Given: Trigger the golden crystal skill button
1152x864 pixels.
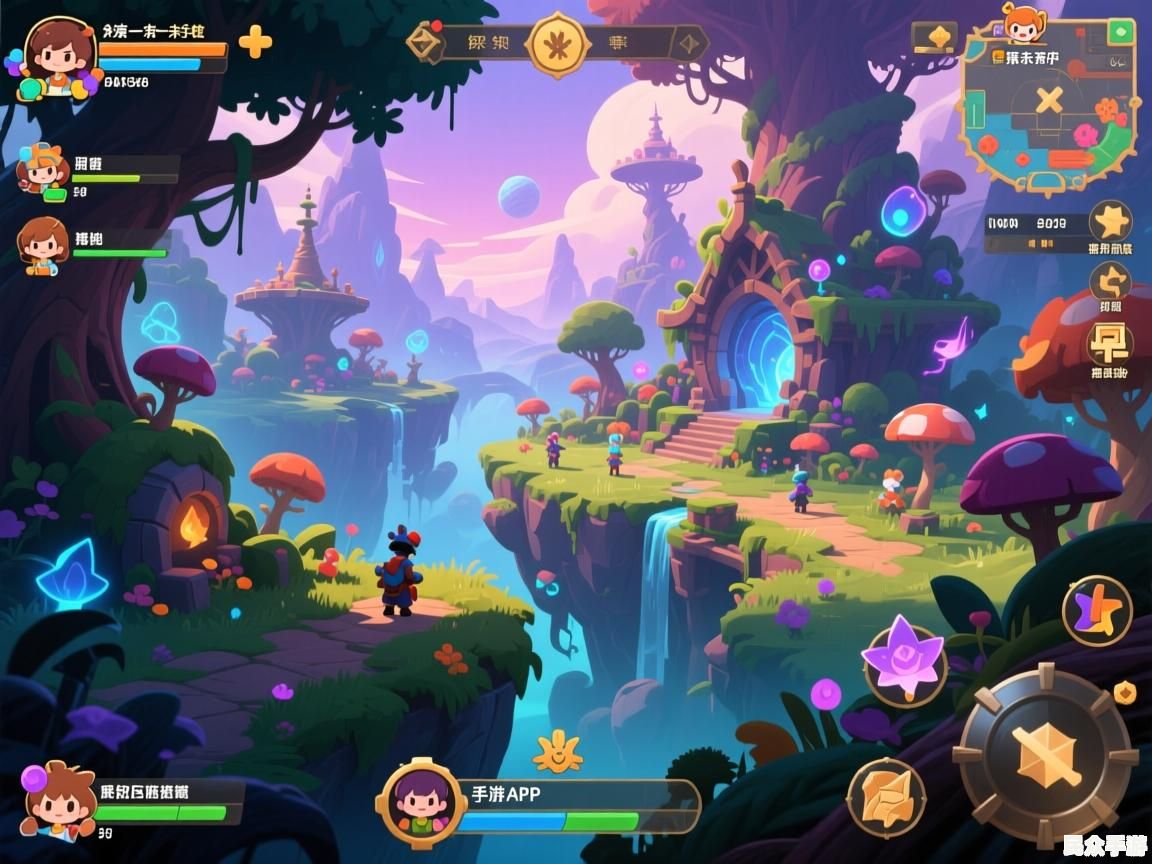Looking at the screenshot, I should (x=885, y=797).
